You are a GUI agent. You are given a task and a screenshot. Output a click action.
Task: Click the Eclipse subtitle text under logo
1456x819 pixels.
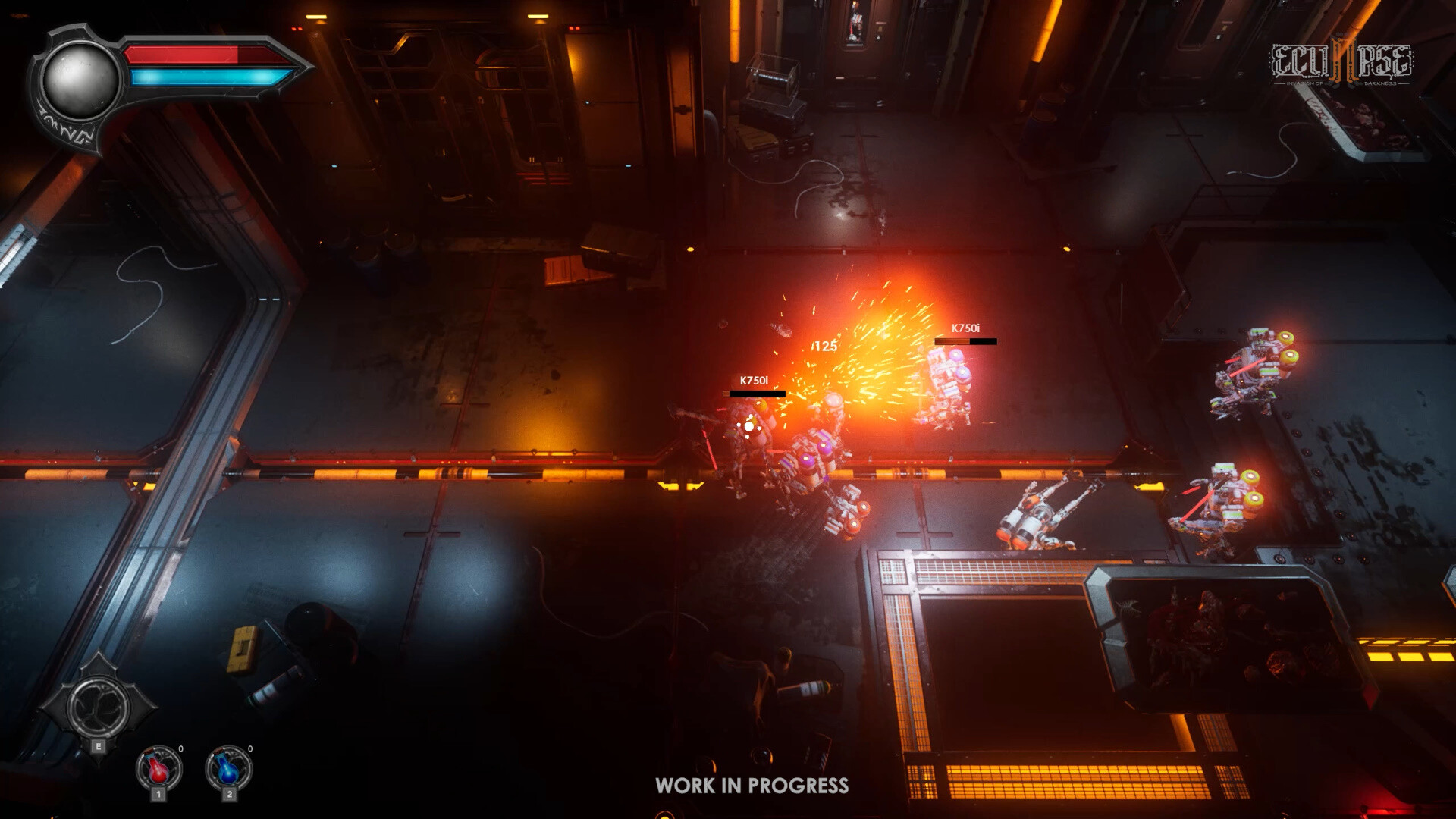1342,82
